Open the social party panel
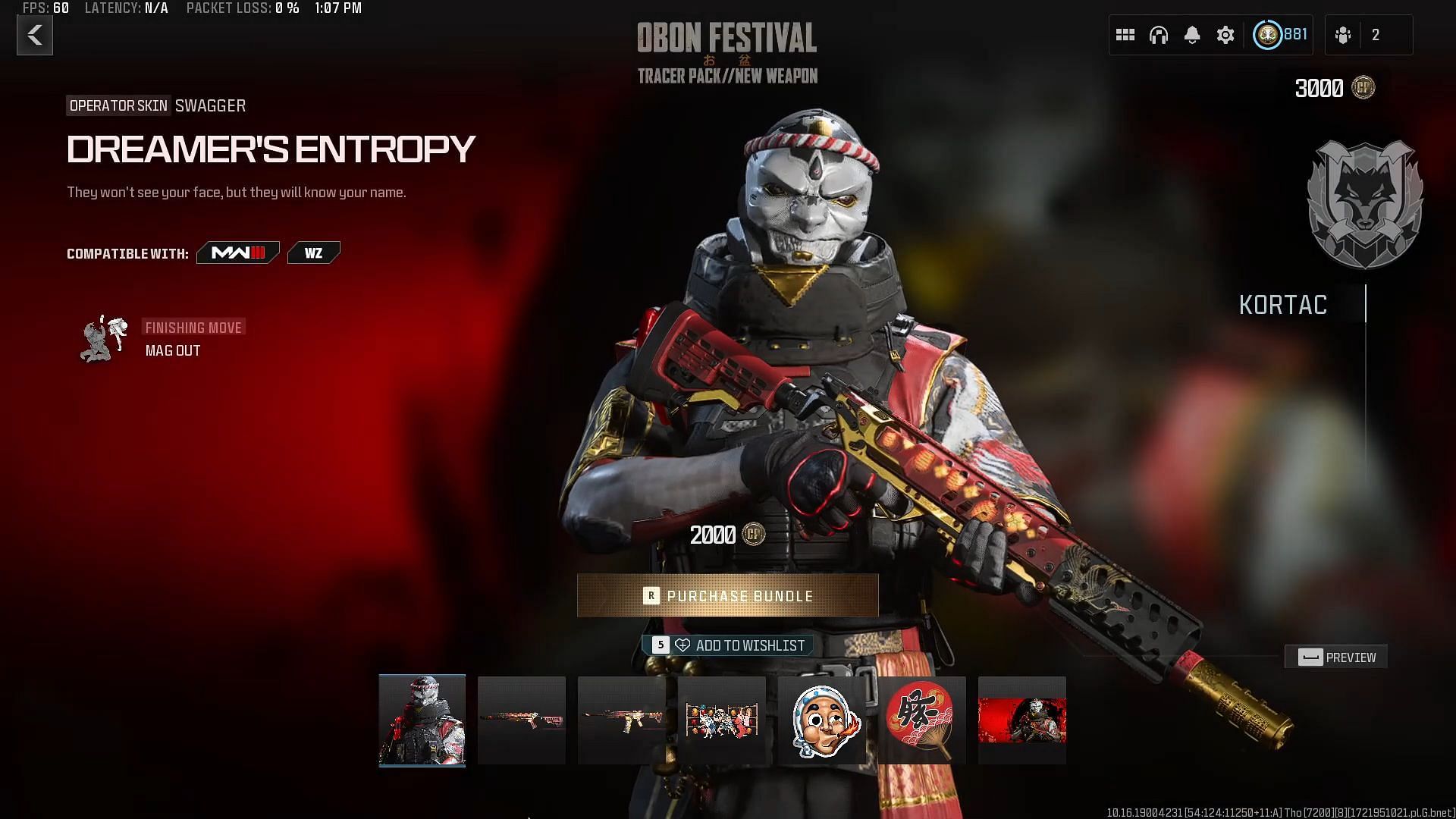The height and width of the screenshot is (819, 1456). (x=1368, y=35)
